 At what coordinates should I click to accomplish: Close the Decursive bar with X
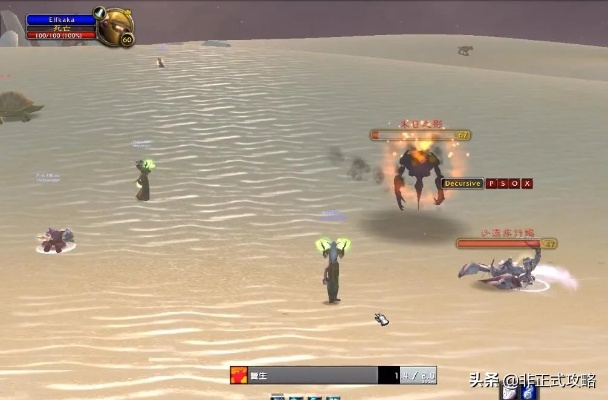coord(527,184)
